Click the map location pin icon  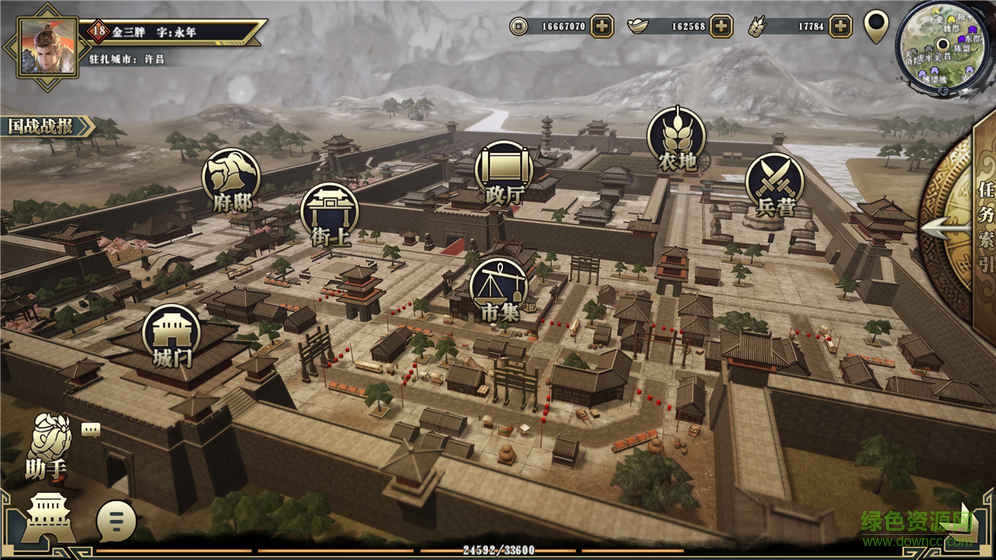pos(876,25)
